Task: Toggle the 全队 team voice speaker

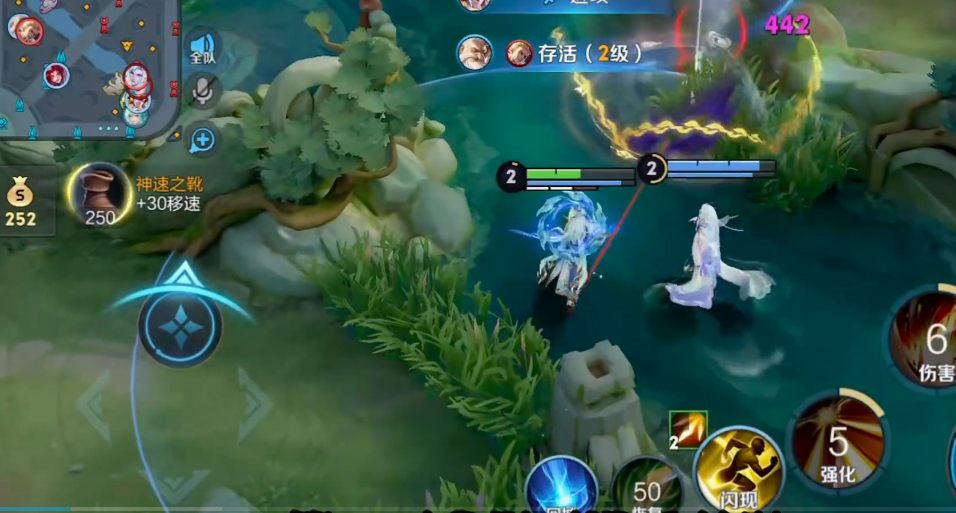Action: 202,47
